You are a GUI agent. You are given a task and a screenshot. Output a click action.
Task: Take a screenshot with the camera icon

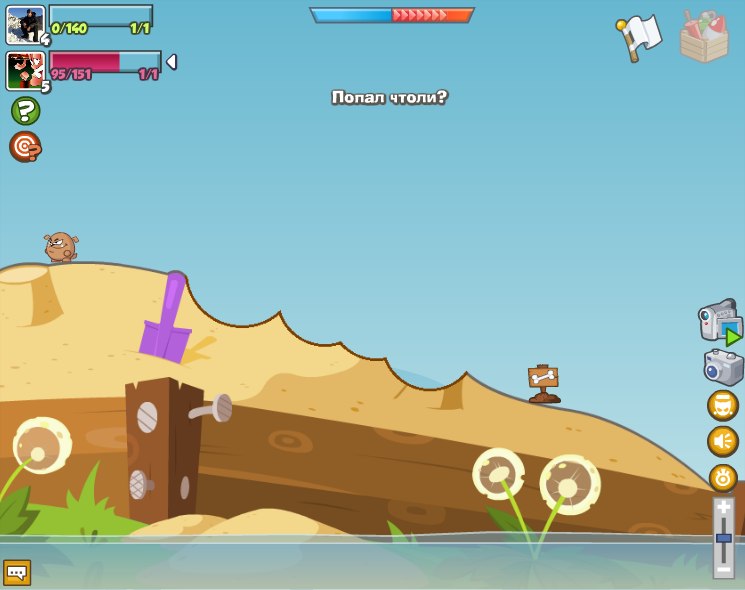(x=722, y=367)
